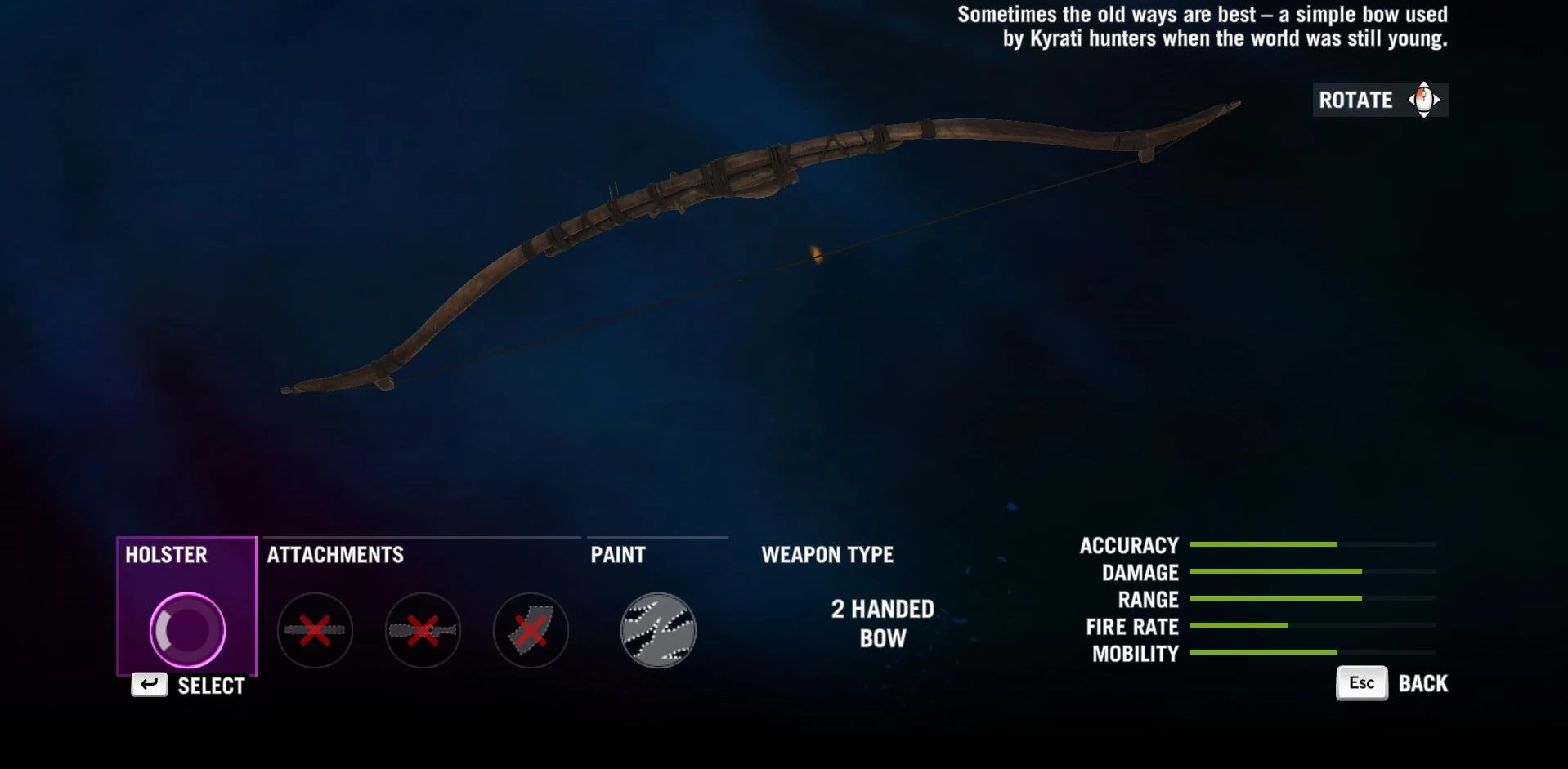Image resolution: width=1568 pixels, height=769 pixels.
Task: Select the 2 HANDED BOW label
Action: coord(880,624)
